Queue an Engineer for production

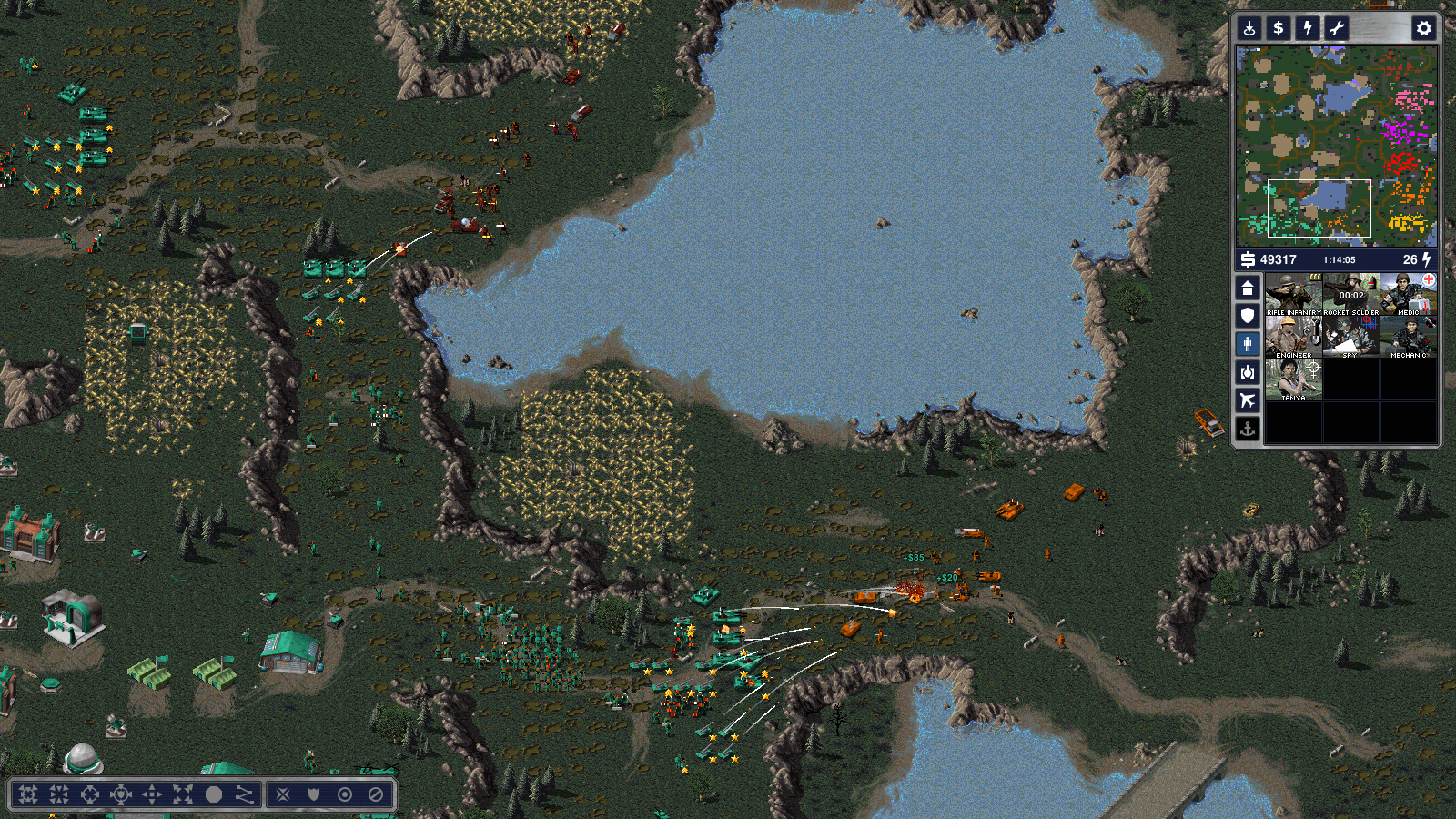(x=1293, y=338)
